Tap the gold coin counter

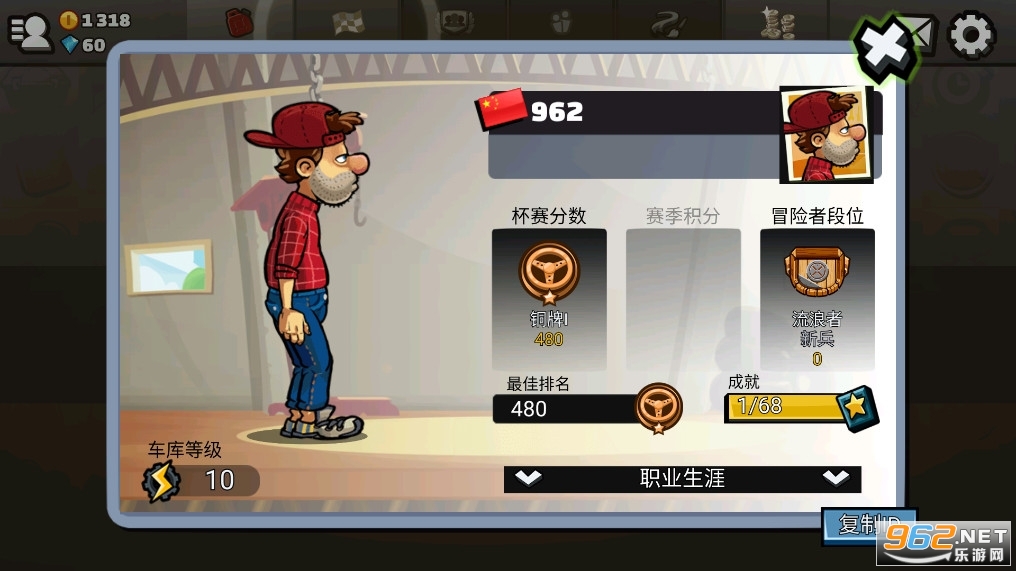[96, 20]
